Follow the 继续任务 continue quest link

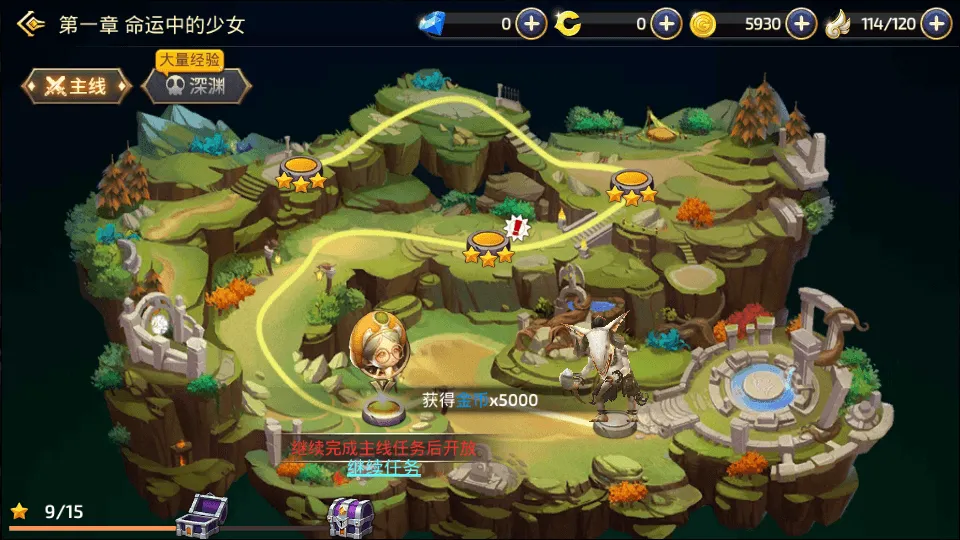point(384,467)
